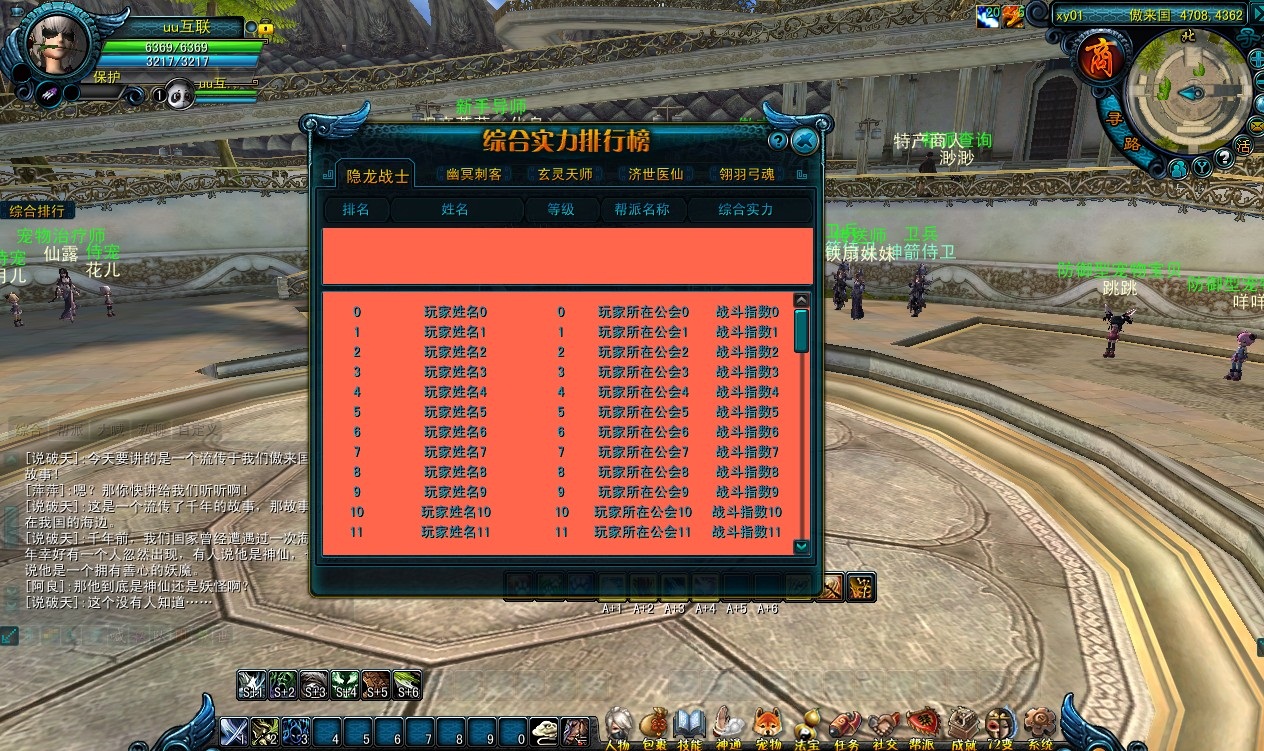Viewport: 1264px width, 751px height.
Task: Click the ranking list's scroll-down arrow
Action: (x=801, y=547)
